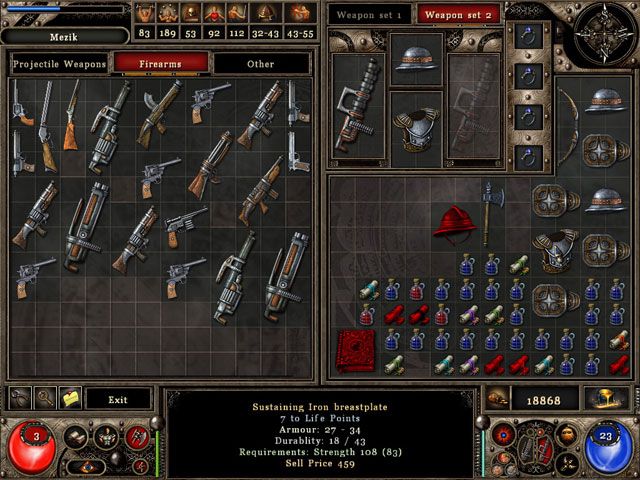
Task: Pick the equipped firearm in weapon slot
Action: pyautogui.click(x=358, y=105)
